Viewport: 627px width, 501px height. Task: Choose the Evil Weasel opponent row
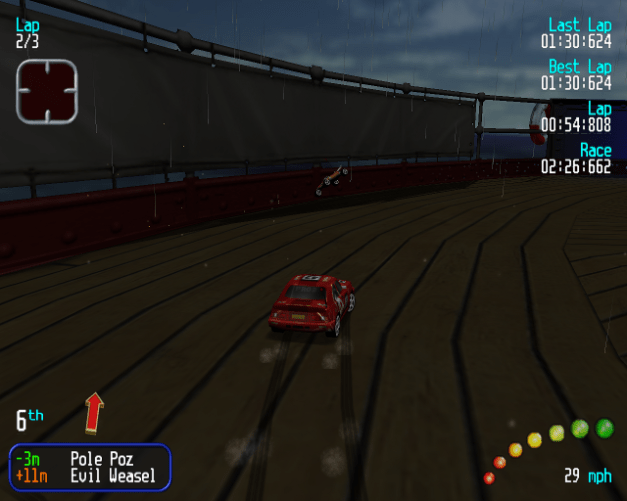90,476
